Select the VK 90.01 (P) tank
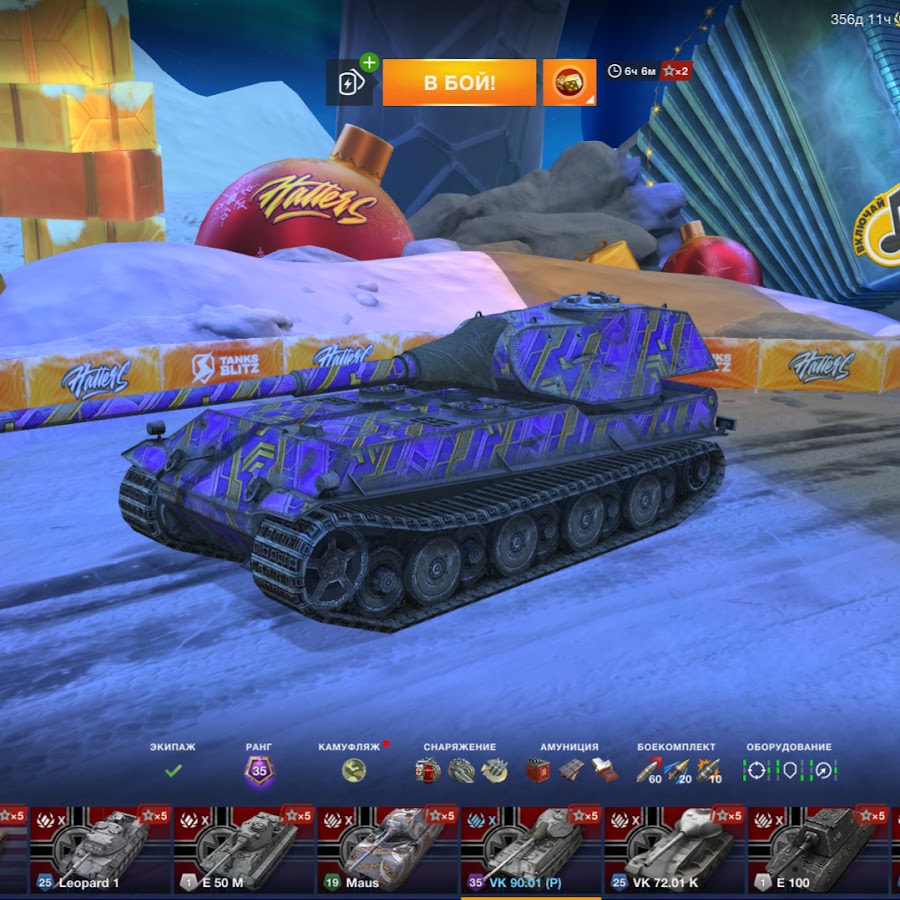900x900 pixels. coord(531,850)
